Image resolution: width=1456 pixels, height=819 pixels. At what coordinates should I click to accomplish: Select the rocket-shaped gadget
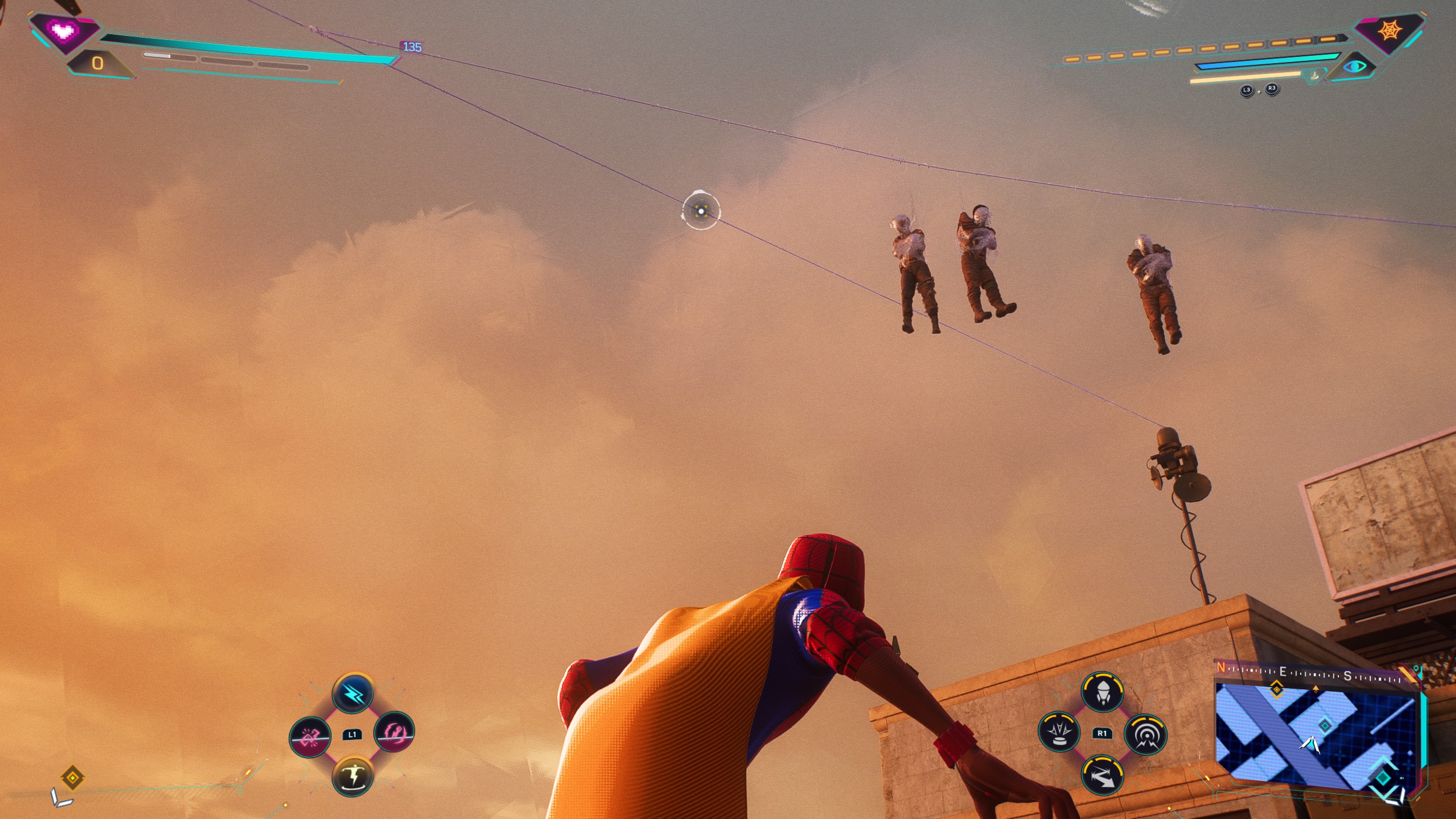click(x=1102, y=692)
